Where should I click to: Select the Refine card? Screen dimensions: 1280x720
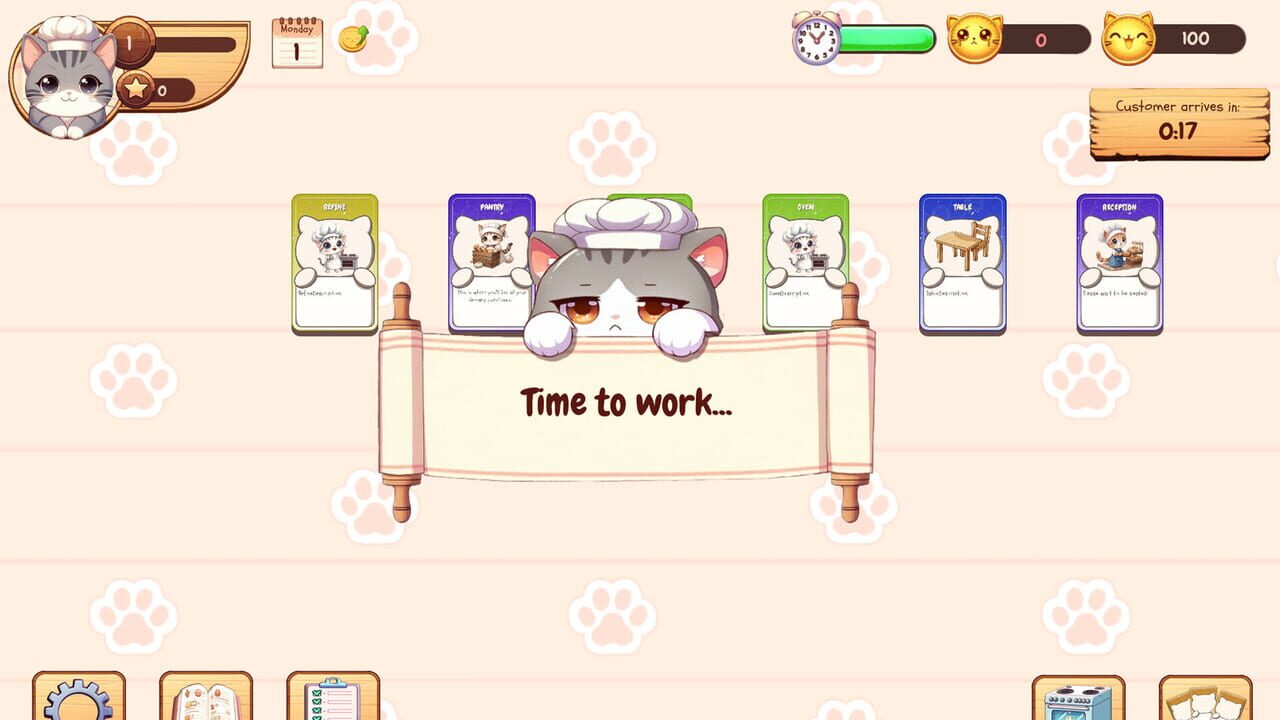(332, 262)
